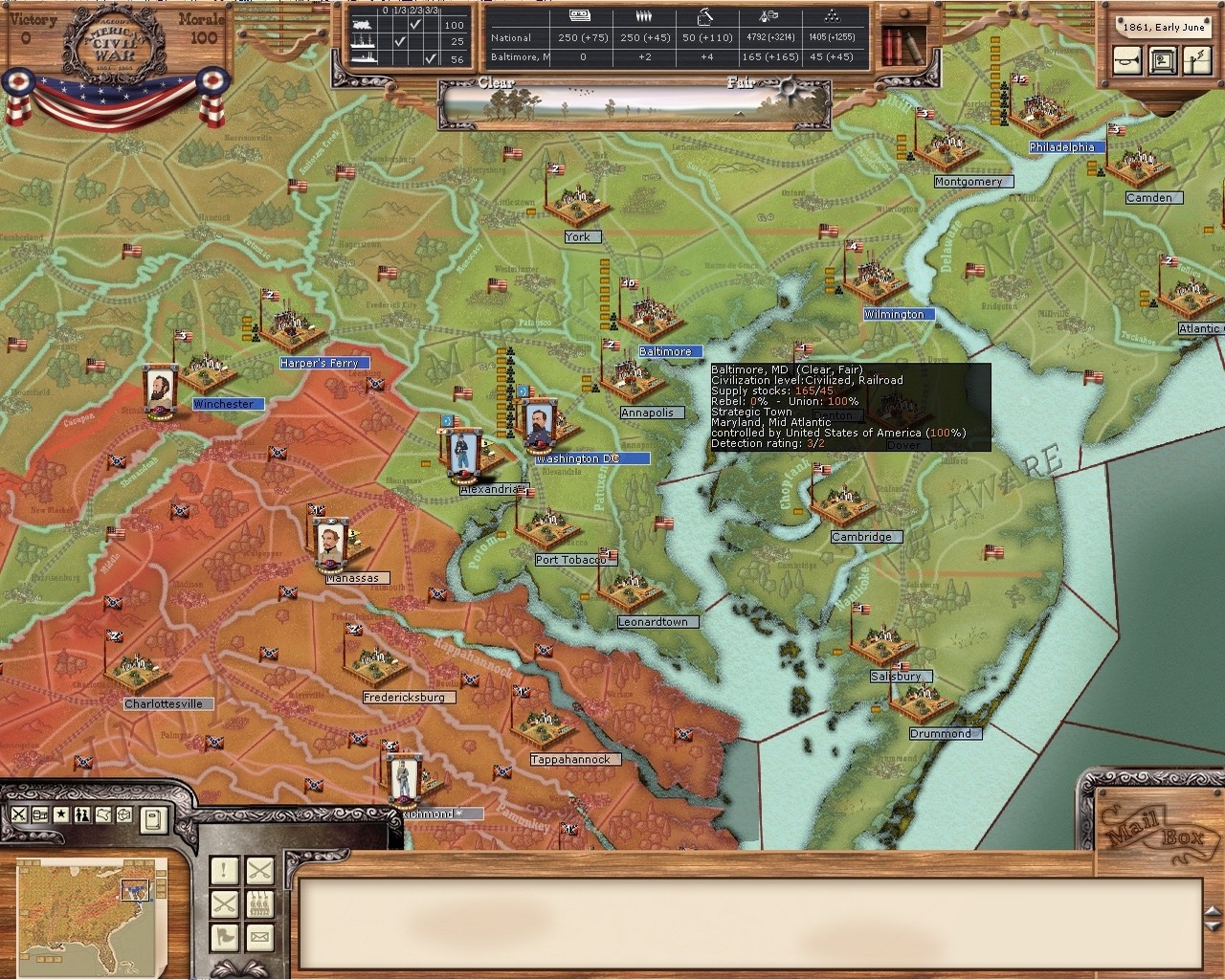Select the two-figures loyalty map filter

(x=82, y=814)
